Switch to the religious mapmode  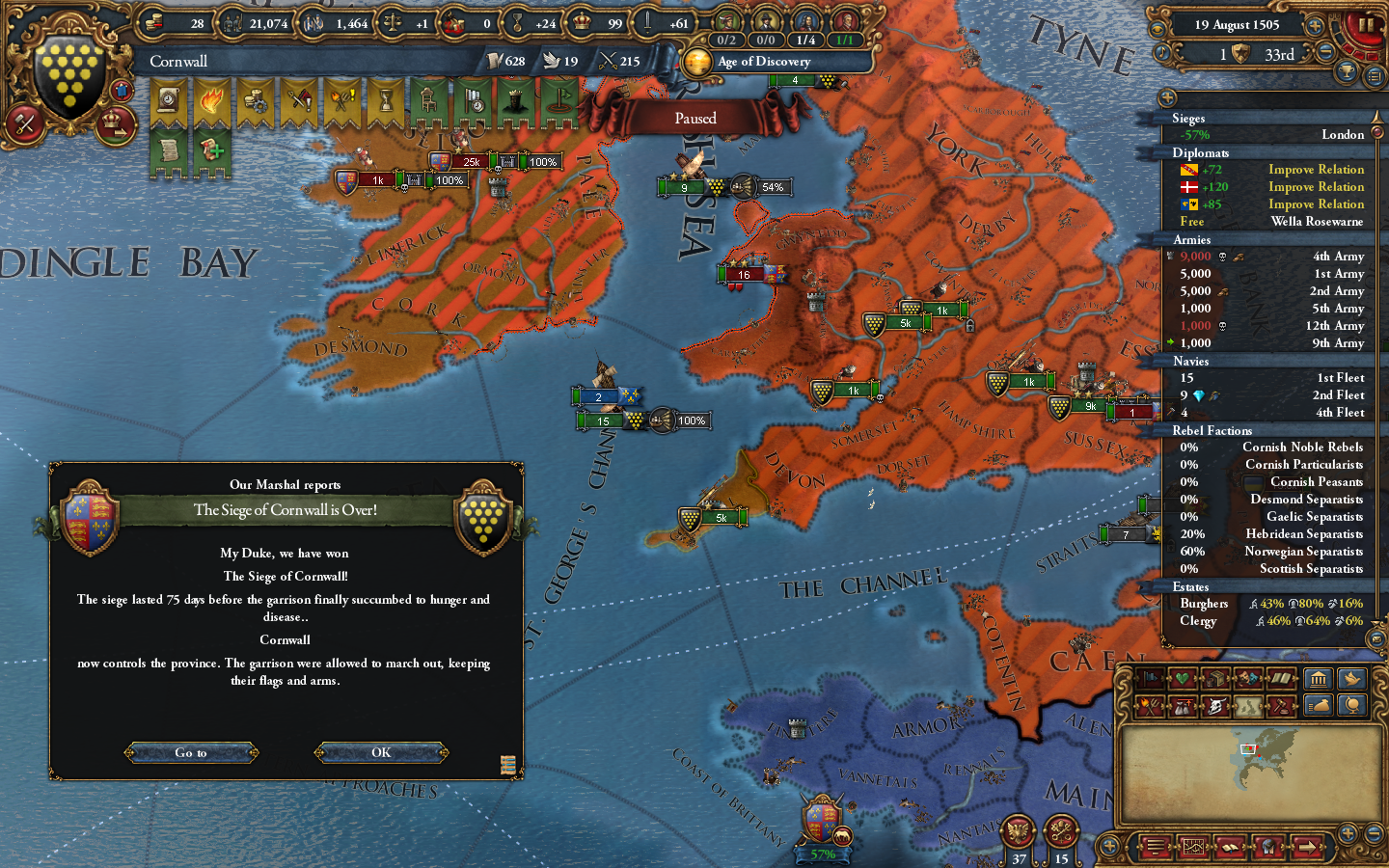pos(1182,677)
